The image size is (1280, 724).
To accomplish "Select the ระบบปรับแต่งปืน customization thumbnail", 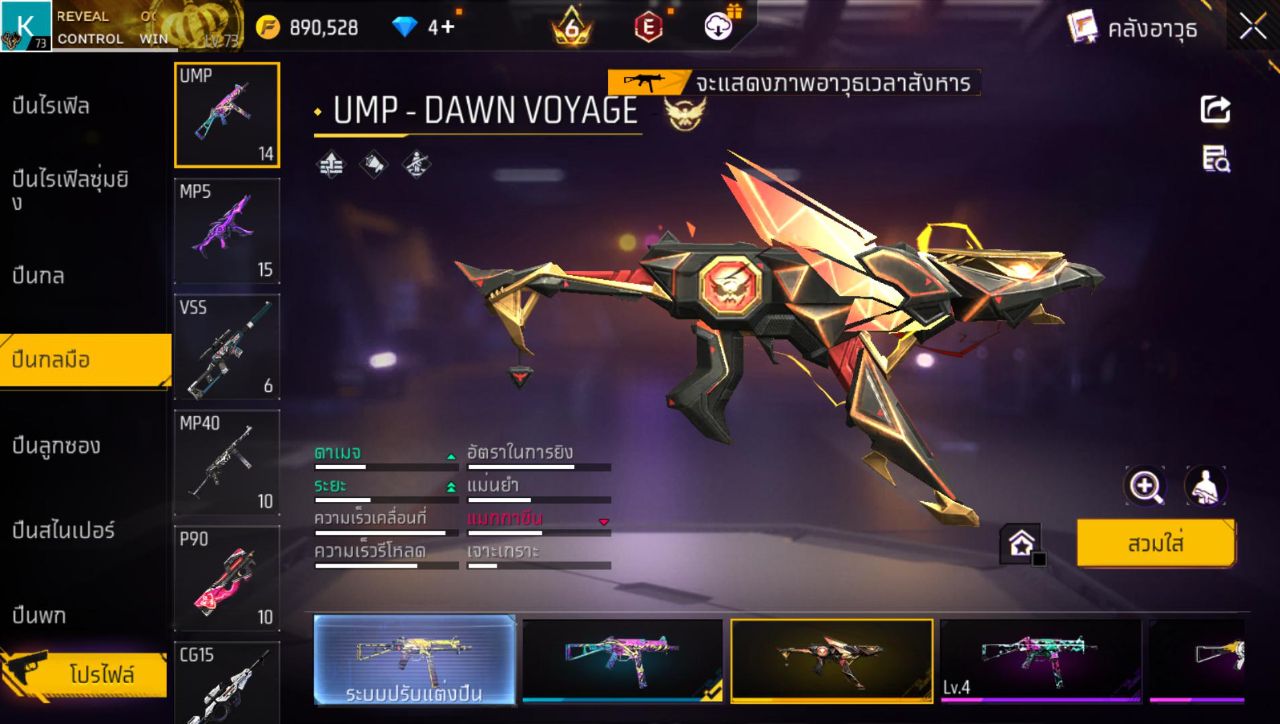I will pos(415,660).
